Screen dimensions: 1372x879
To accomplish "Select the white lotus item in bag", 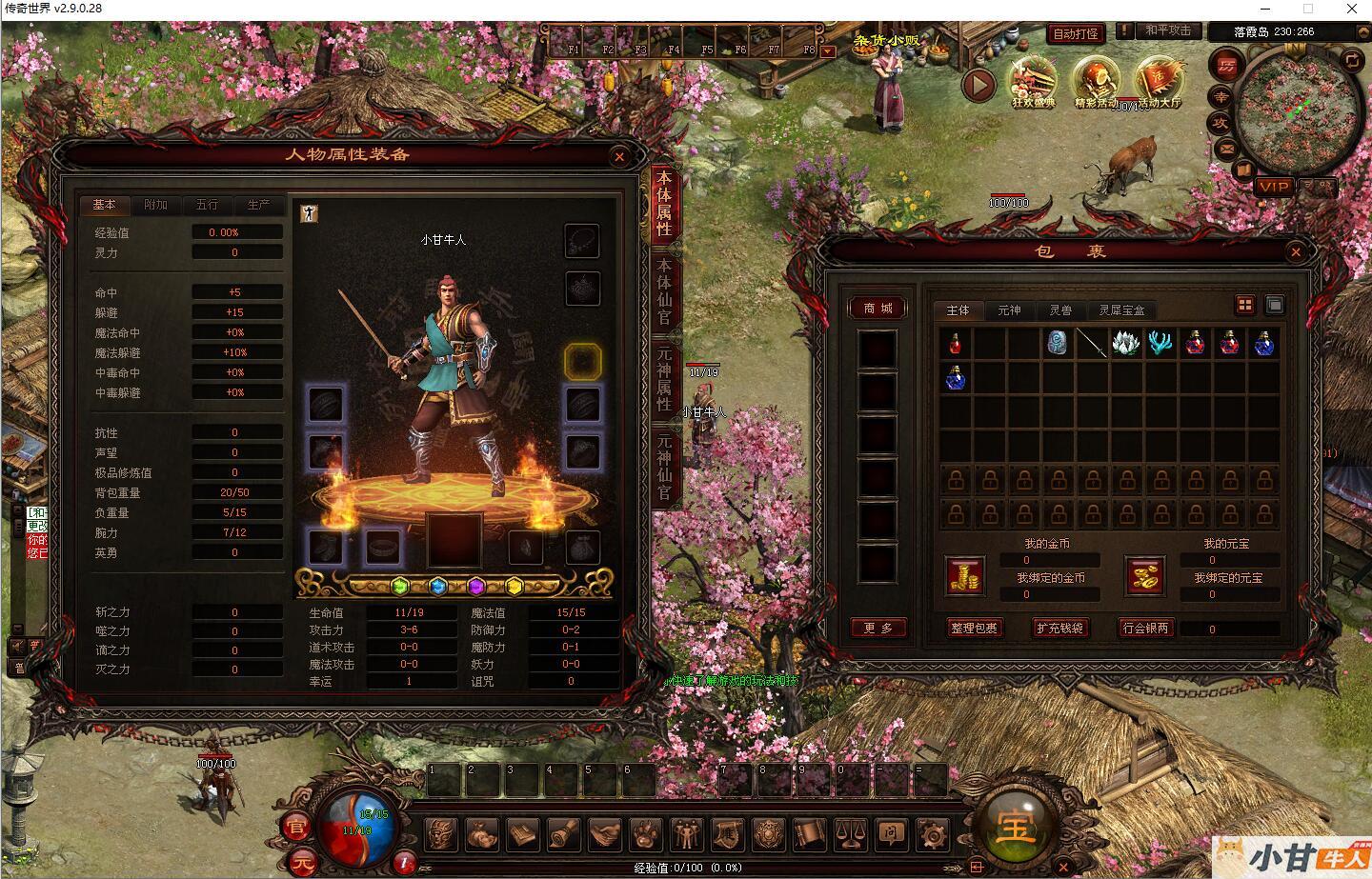I will click(1126, 343).
